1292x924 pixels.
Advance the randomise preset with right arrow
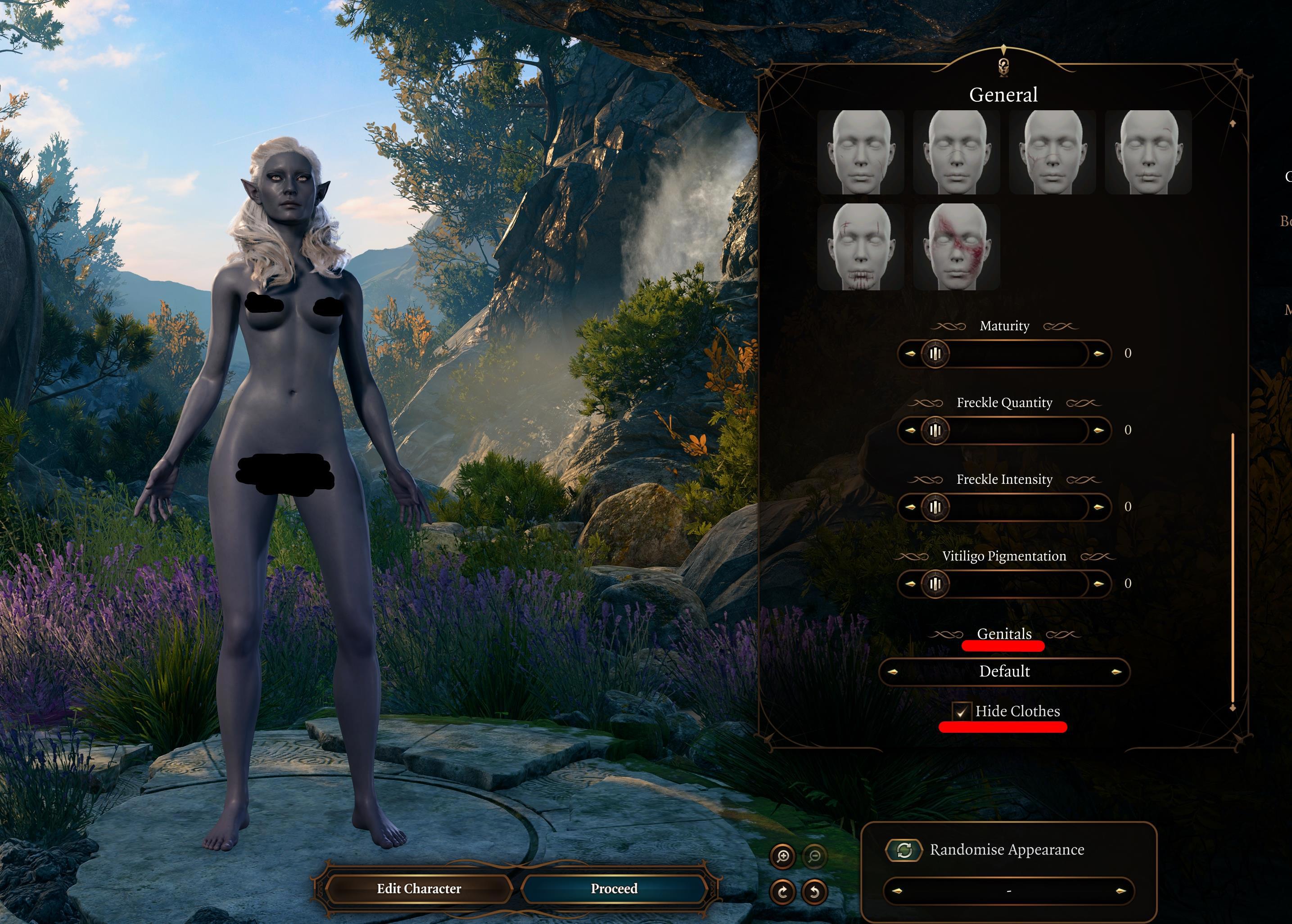[x=1120, y=891]
